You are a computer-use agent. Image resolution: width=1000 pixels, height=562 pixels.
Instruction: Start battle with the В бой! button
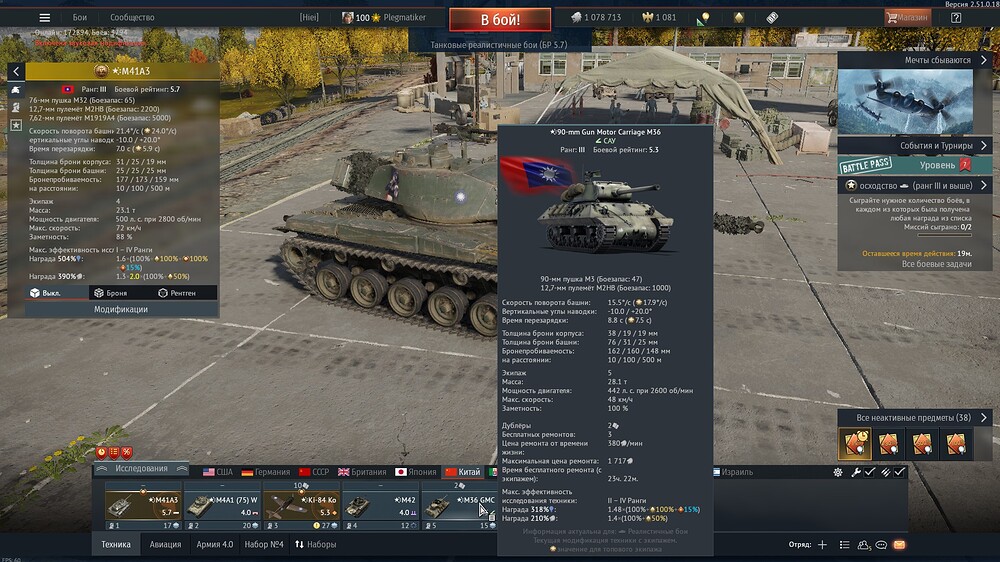(500, 18)
